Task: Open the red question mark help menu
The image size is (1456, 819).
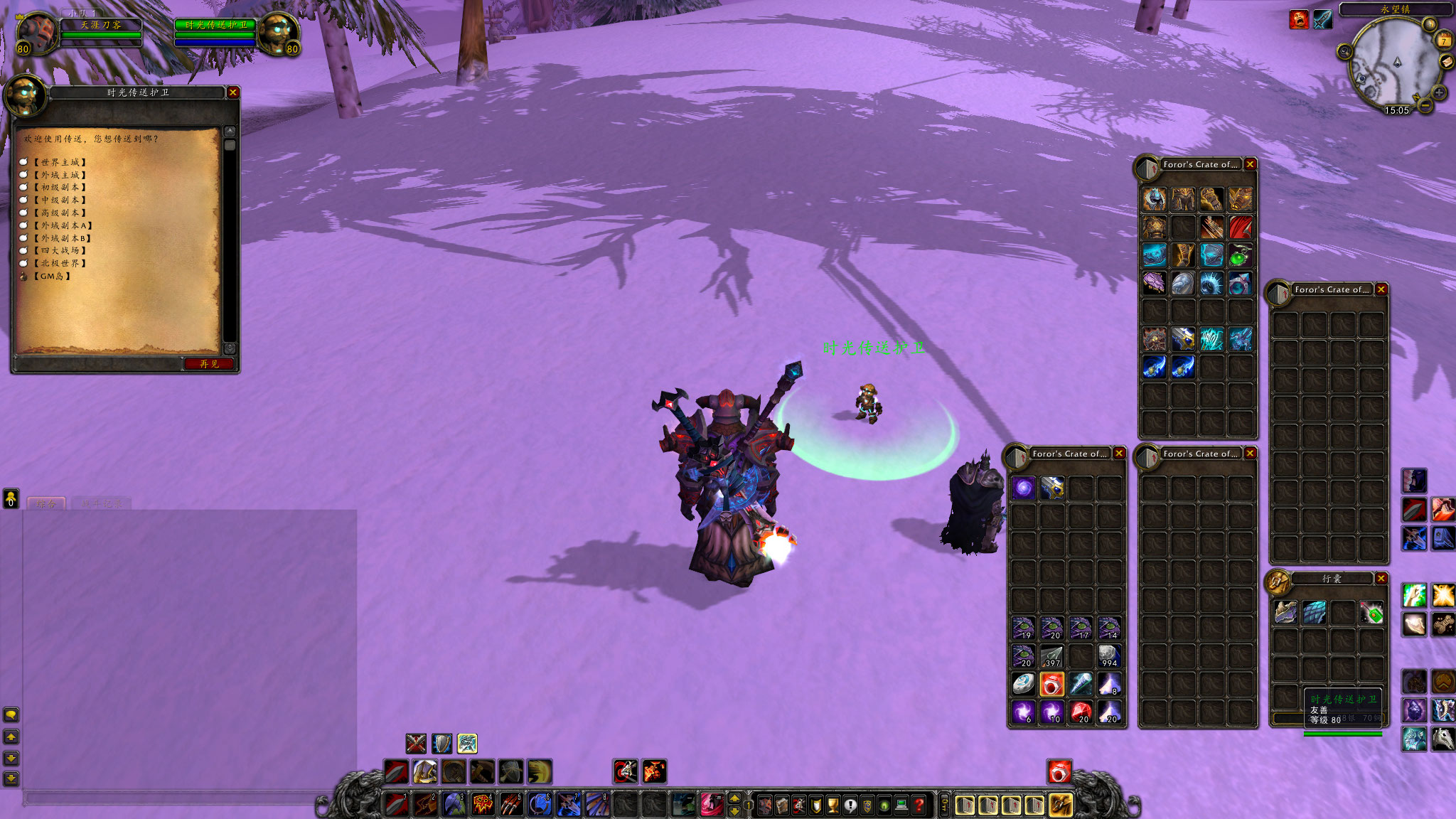Action: (x=919, y=805)
